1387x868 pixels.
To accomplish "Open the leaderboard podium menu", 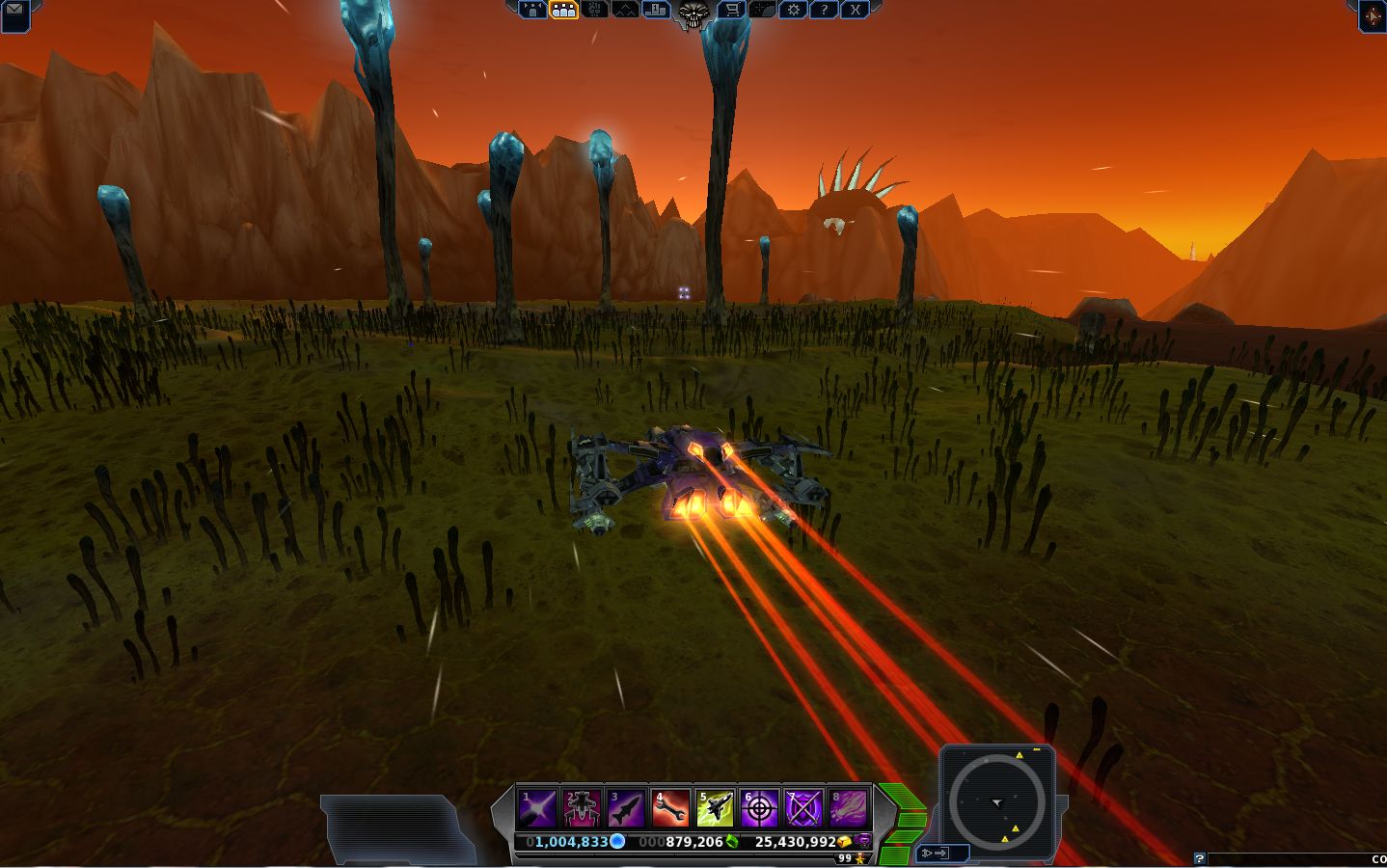I will click(x=657, y=10).
